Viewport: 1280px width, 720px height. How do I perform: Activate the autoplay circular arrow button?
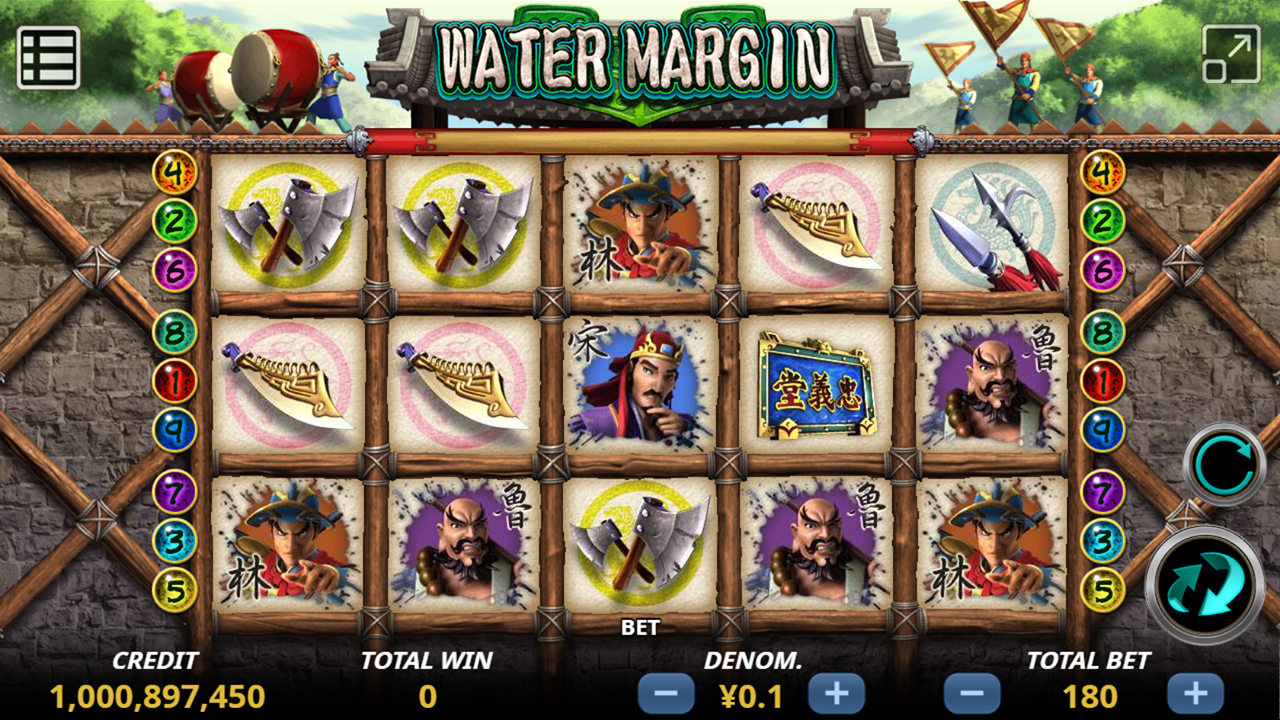1224,465
